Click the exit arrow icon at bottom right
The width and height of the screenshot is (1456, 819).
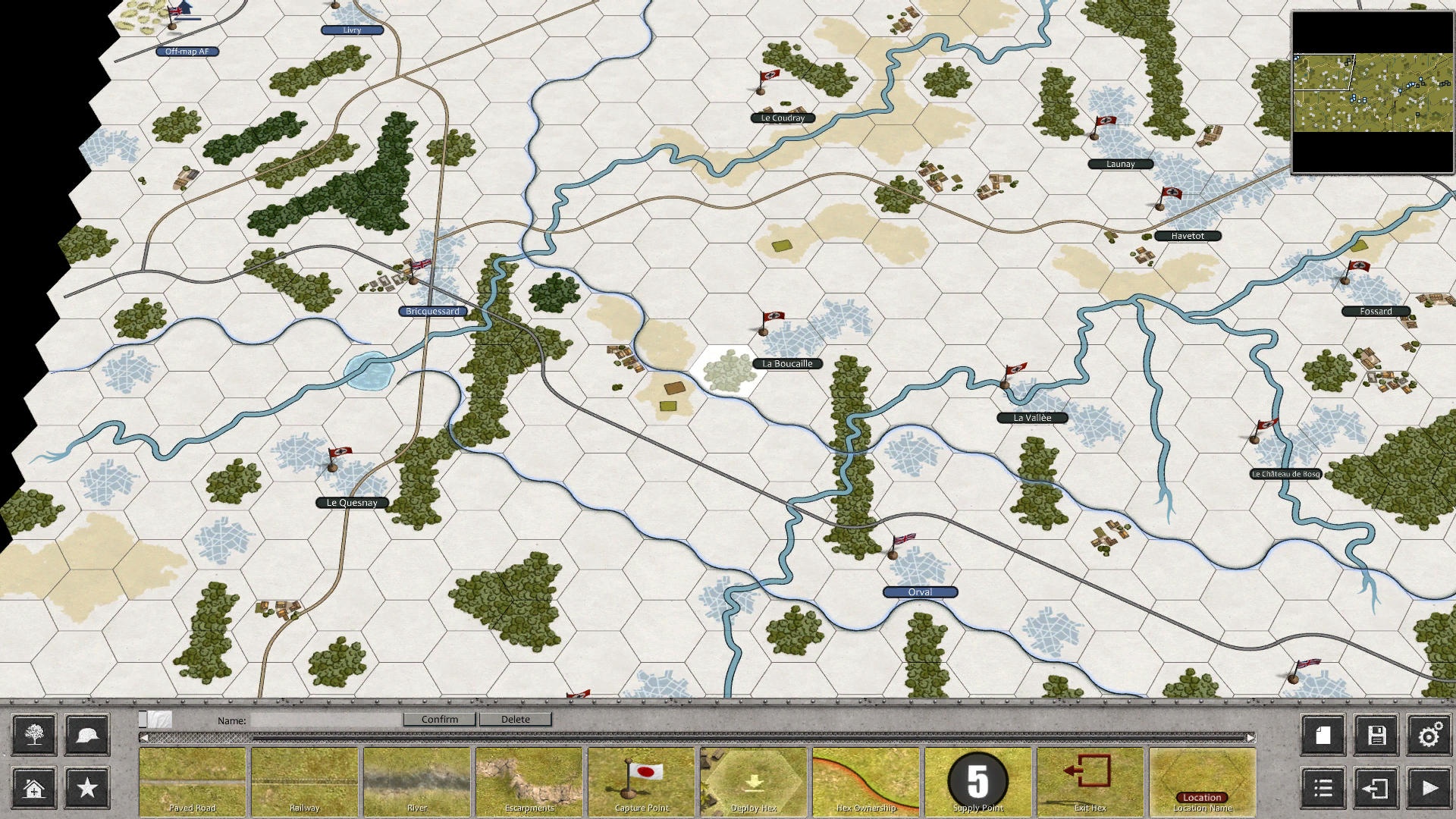[1377, 789]
